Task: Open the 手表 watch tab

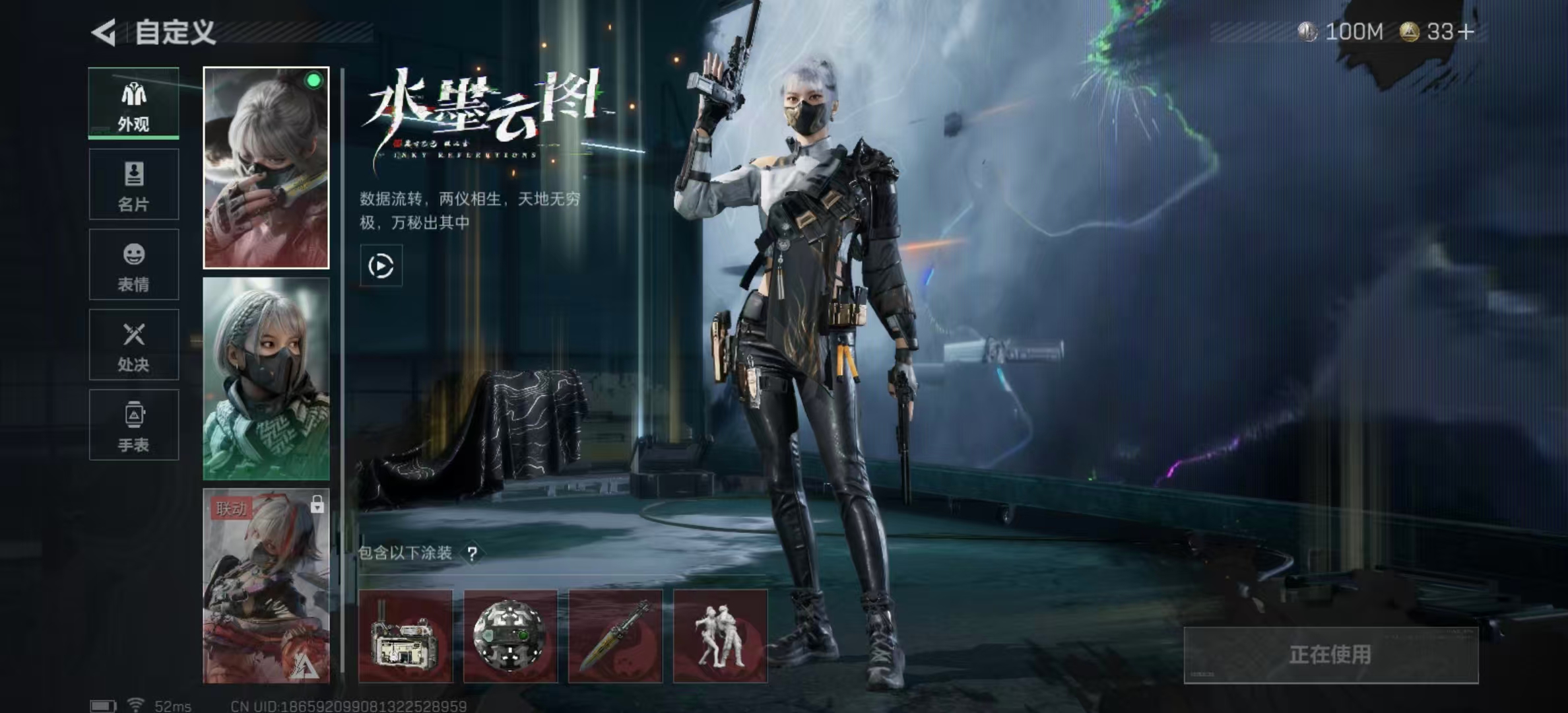Action: click(x=134, y=425)
